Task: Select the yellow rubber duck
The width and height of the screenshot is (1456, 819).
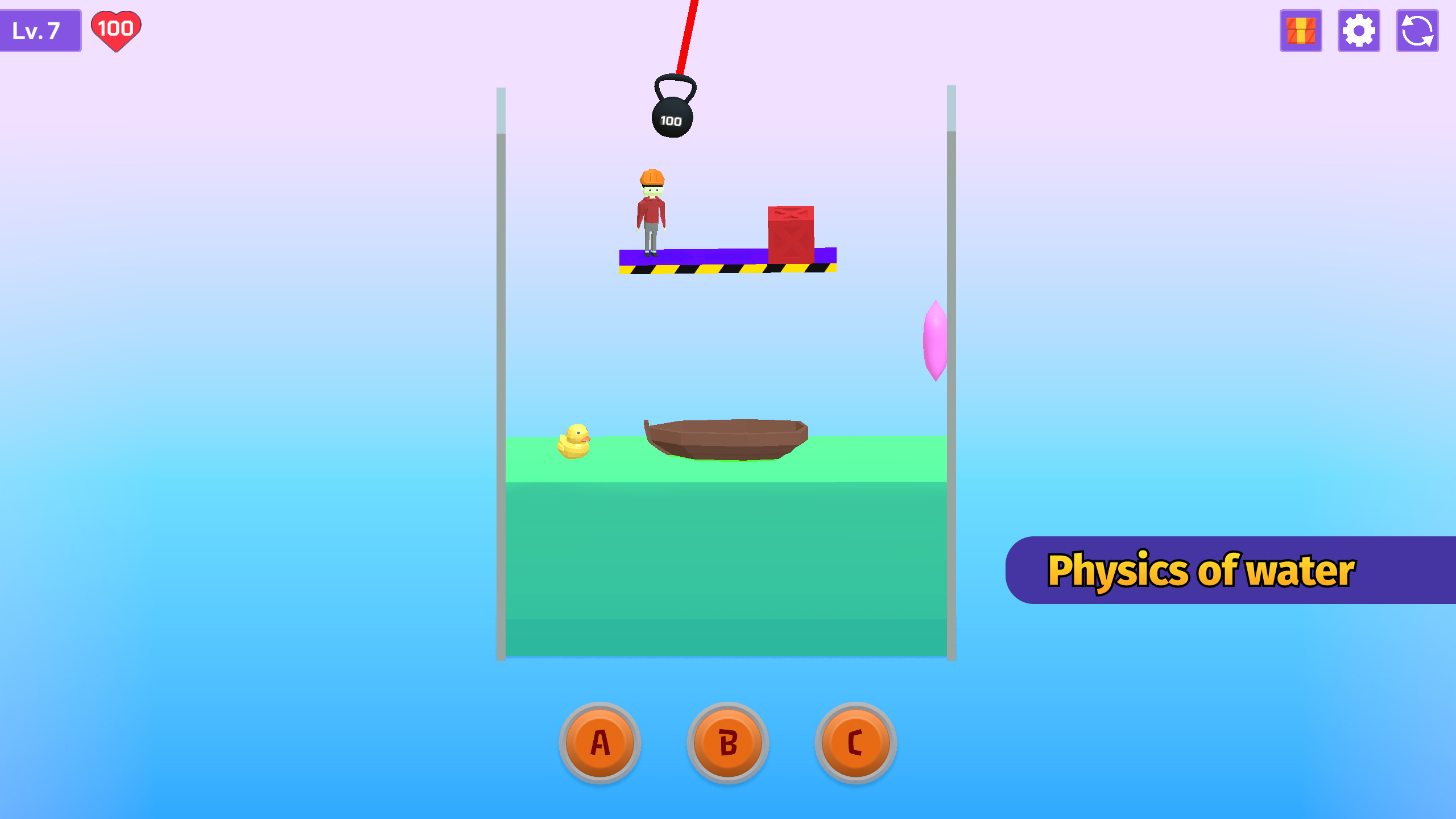Action: tap(574, 441)
